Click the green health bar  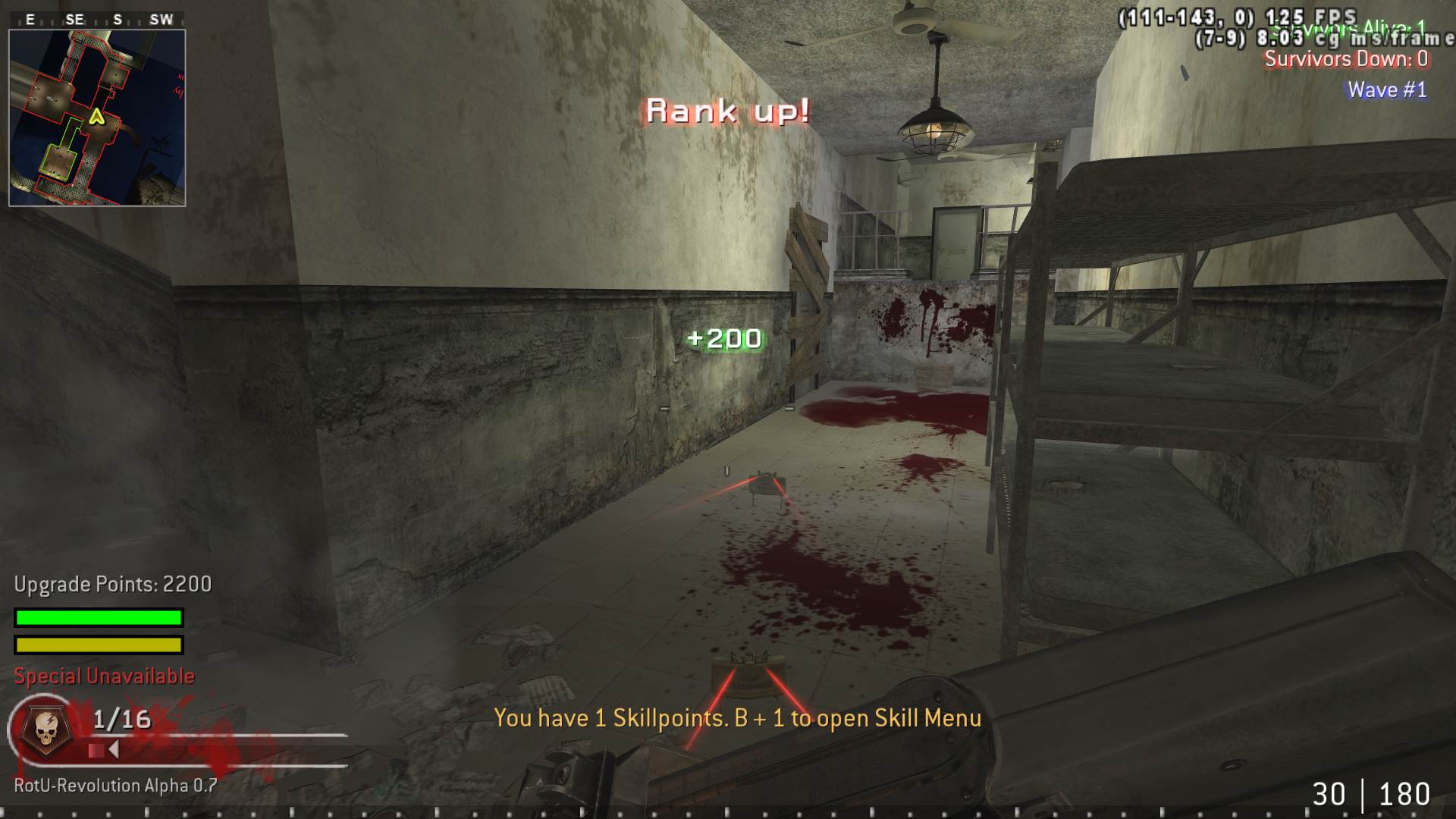tap(97, 617)
